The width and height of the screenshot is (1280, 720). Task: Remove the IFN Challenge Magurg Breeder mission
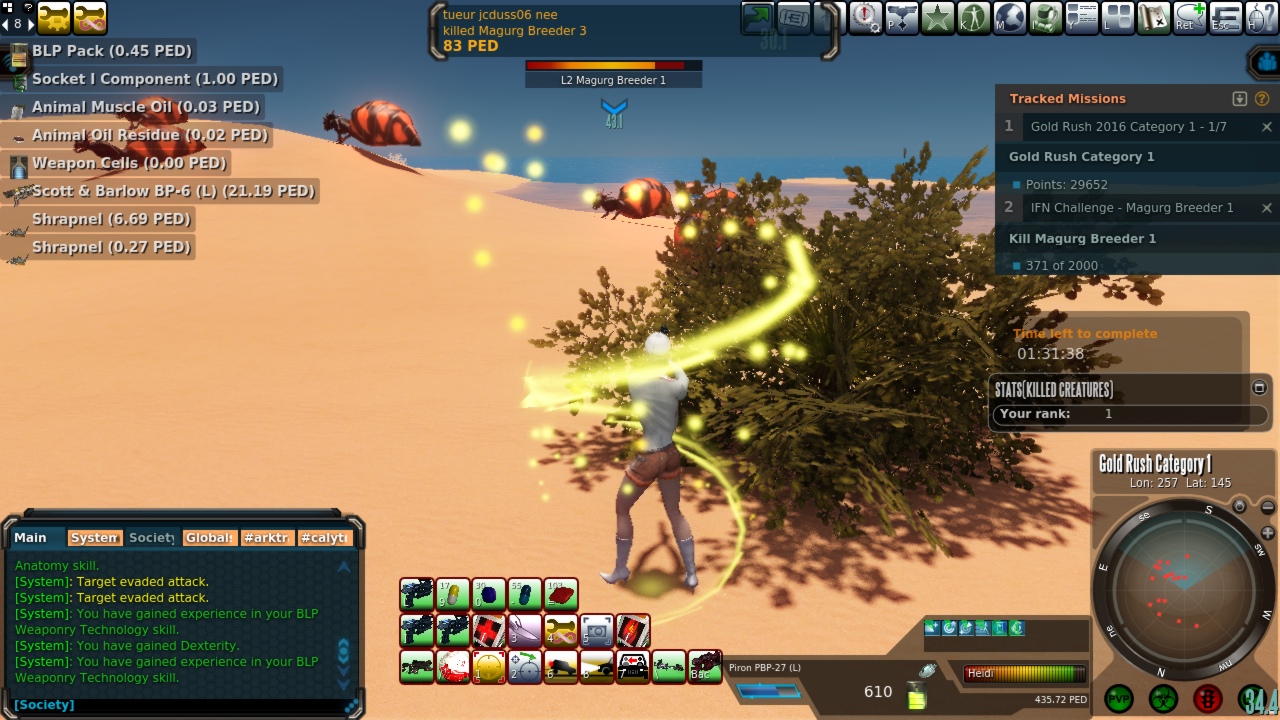coord(1266,208)
